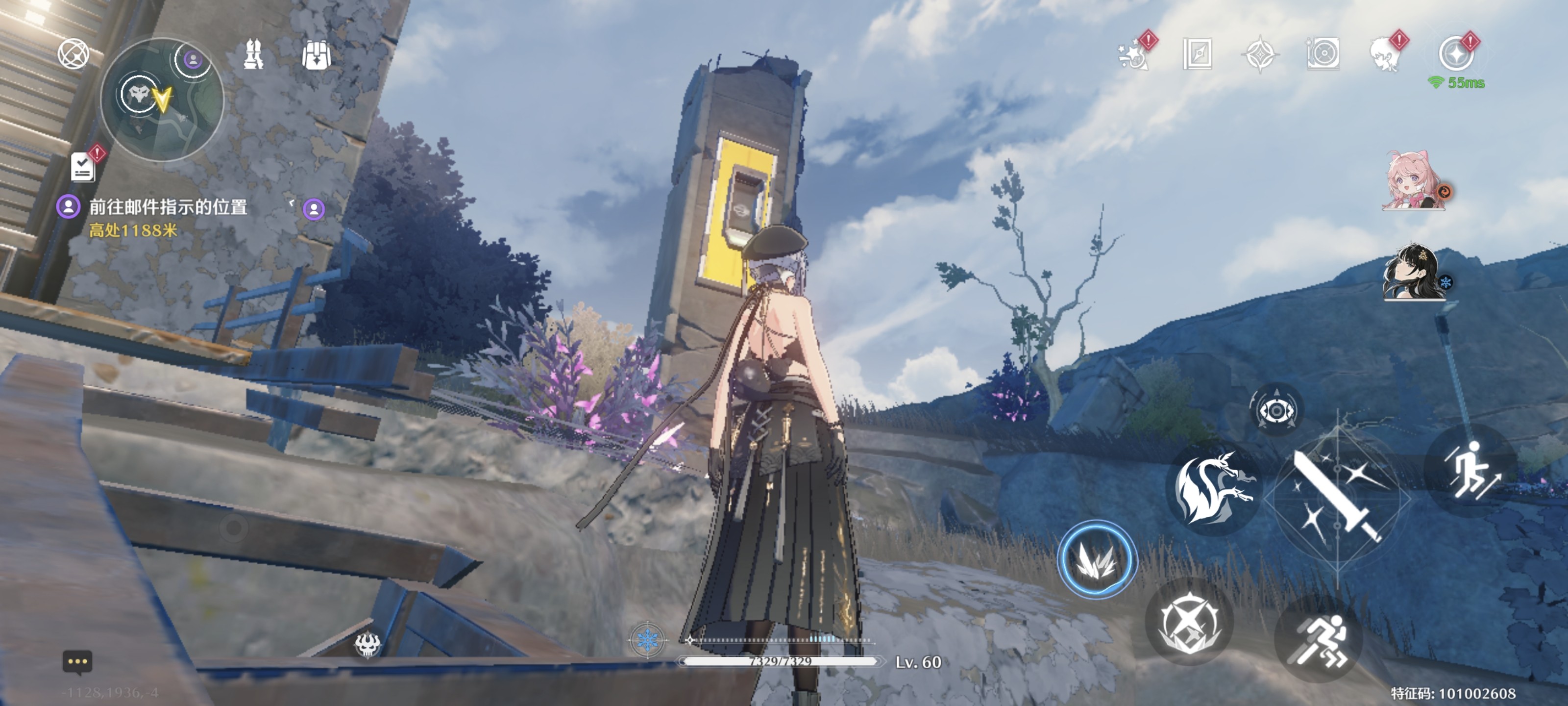1568x706 pixels.
Task: Open the chess pieces icon menu
Action: coord(253,54)
